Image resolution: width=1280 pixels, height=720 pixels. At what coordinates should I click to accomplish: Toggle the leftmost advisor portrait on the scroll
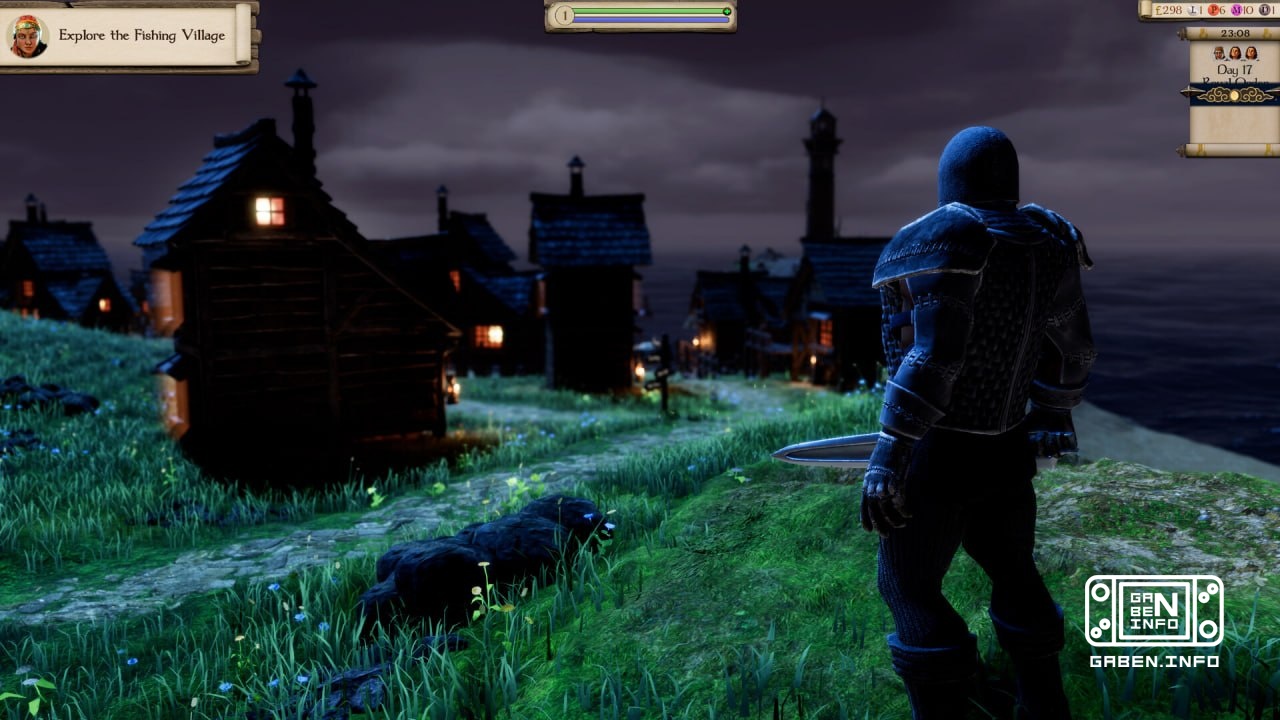click(x=1218, y=53)
